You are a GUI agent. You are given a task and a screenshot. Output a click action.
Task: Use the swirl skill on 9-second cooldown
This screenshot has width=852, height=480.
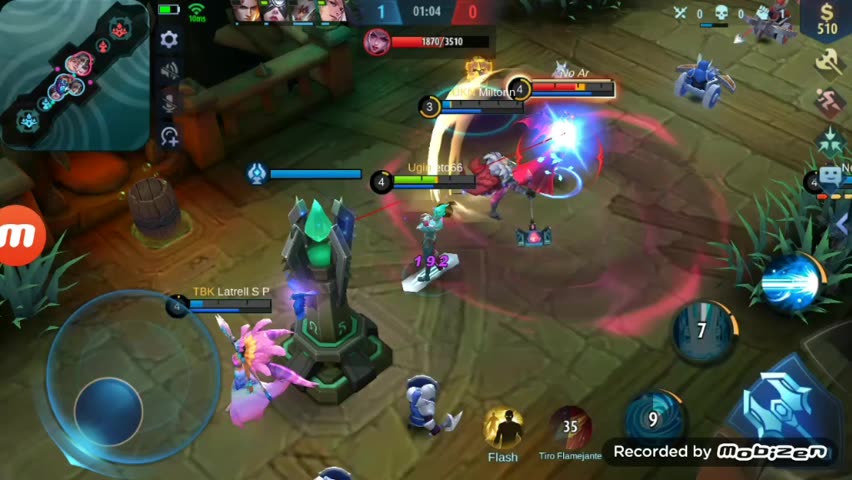point(653,419)
